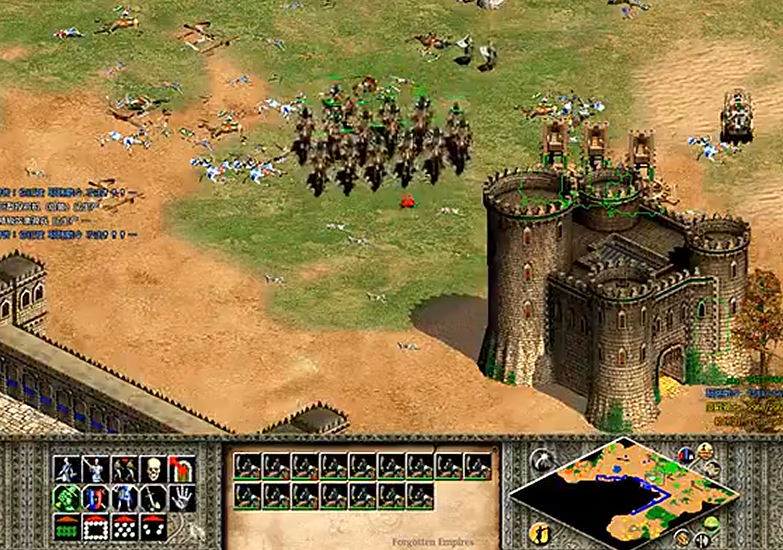Set the green aggressive stance

coord(67,497)
